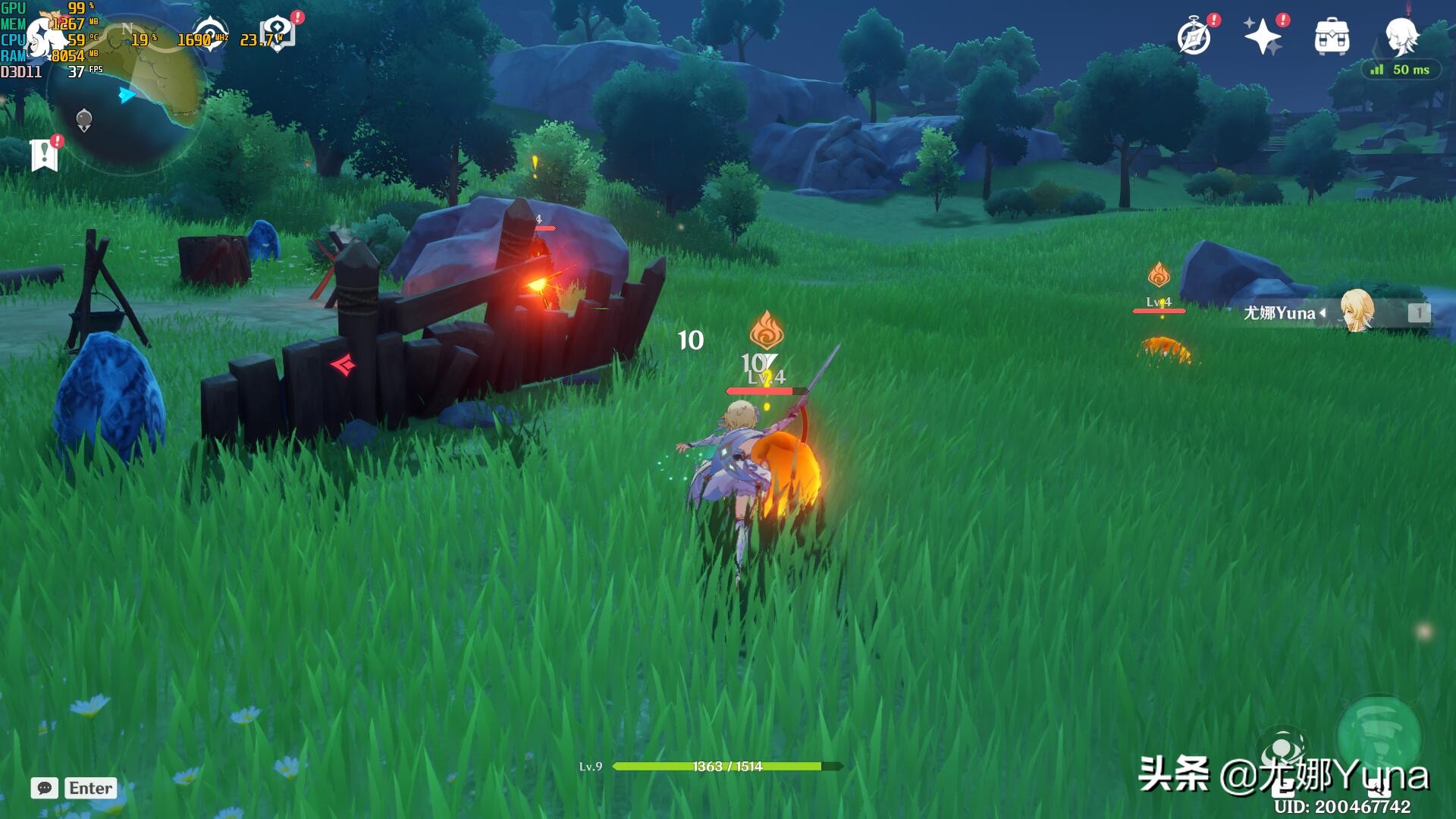
Task: Open the quest bookmark icon with alert
Action: click(45, 155)
